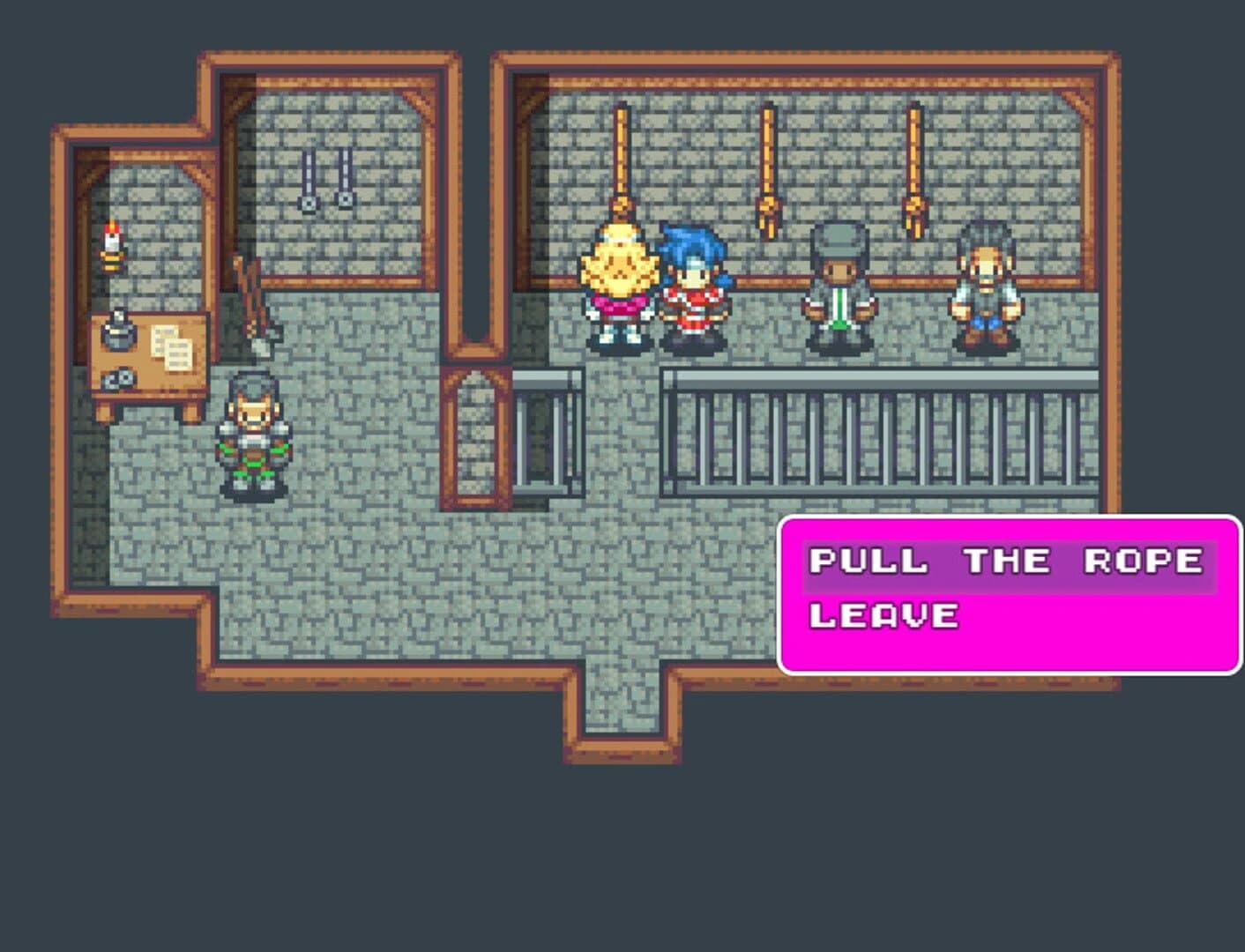
Task: Click the papers on the wooden desk
Action: click(x=173, y=344)
